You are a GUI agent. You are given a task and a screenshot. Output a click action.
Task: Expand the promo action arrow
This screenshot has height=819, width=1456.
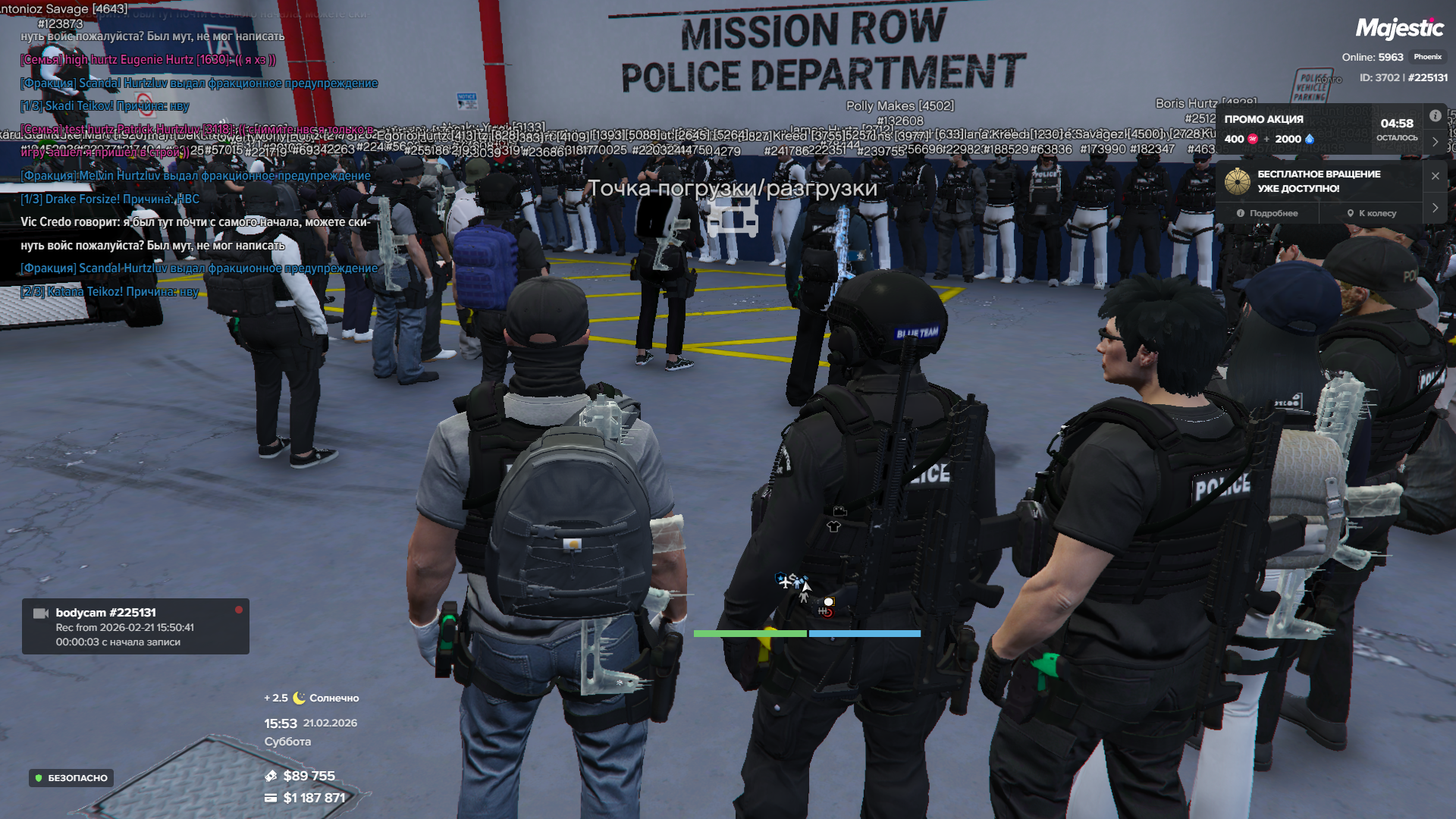(x=1435, y=142)
